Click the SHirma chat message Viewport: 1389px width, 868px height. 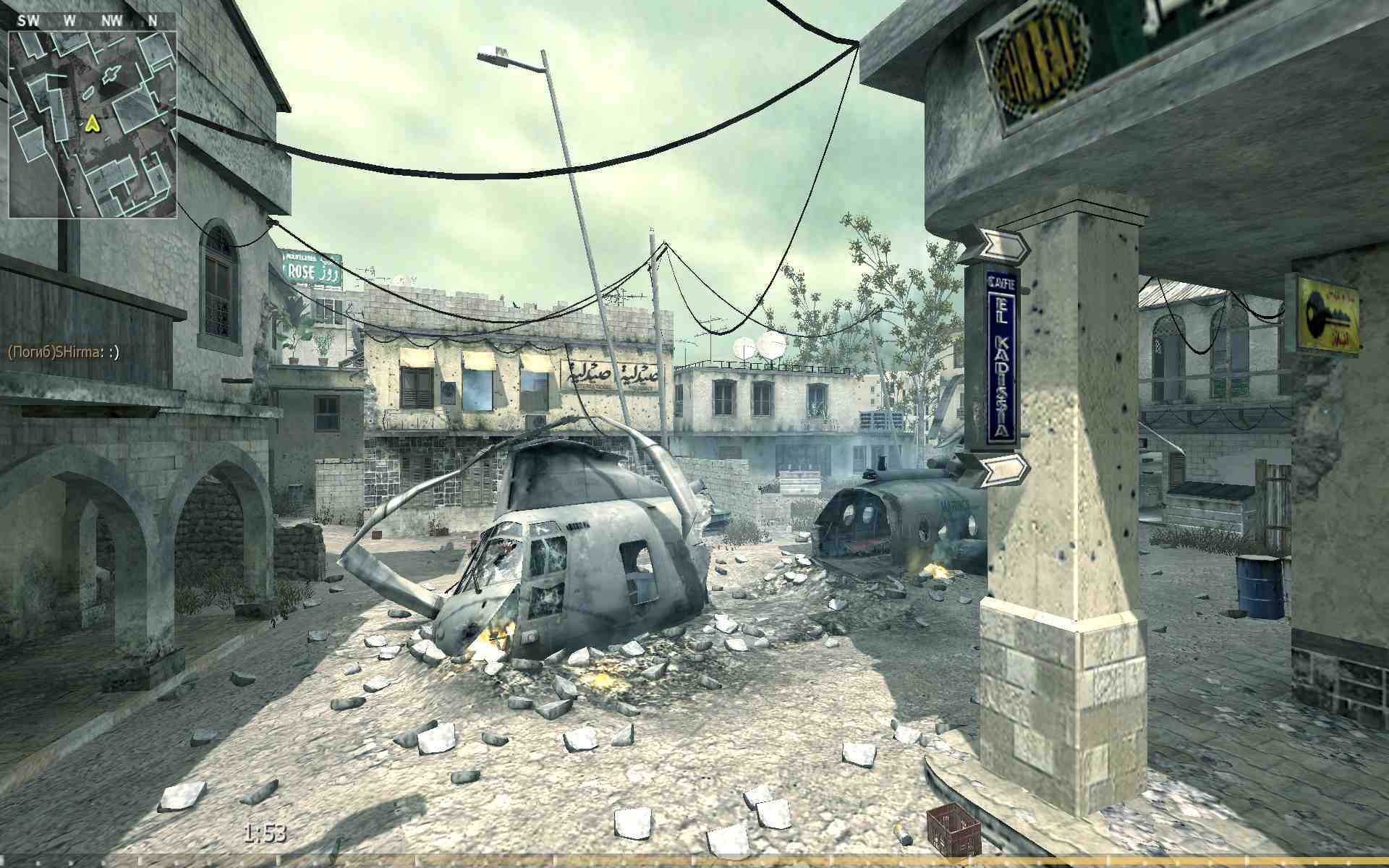[x=64, y=352]
